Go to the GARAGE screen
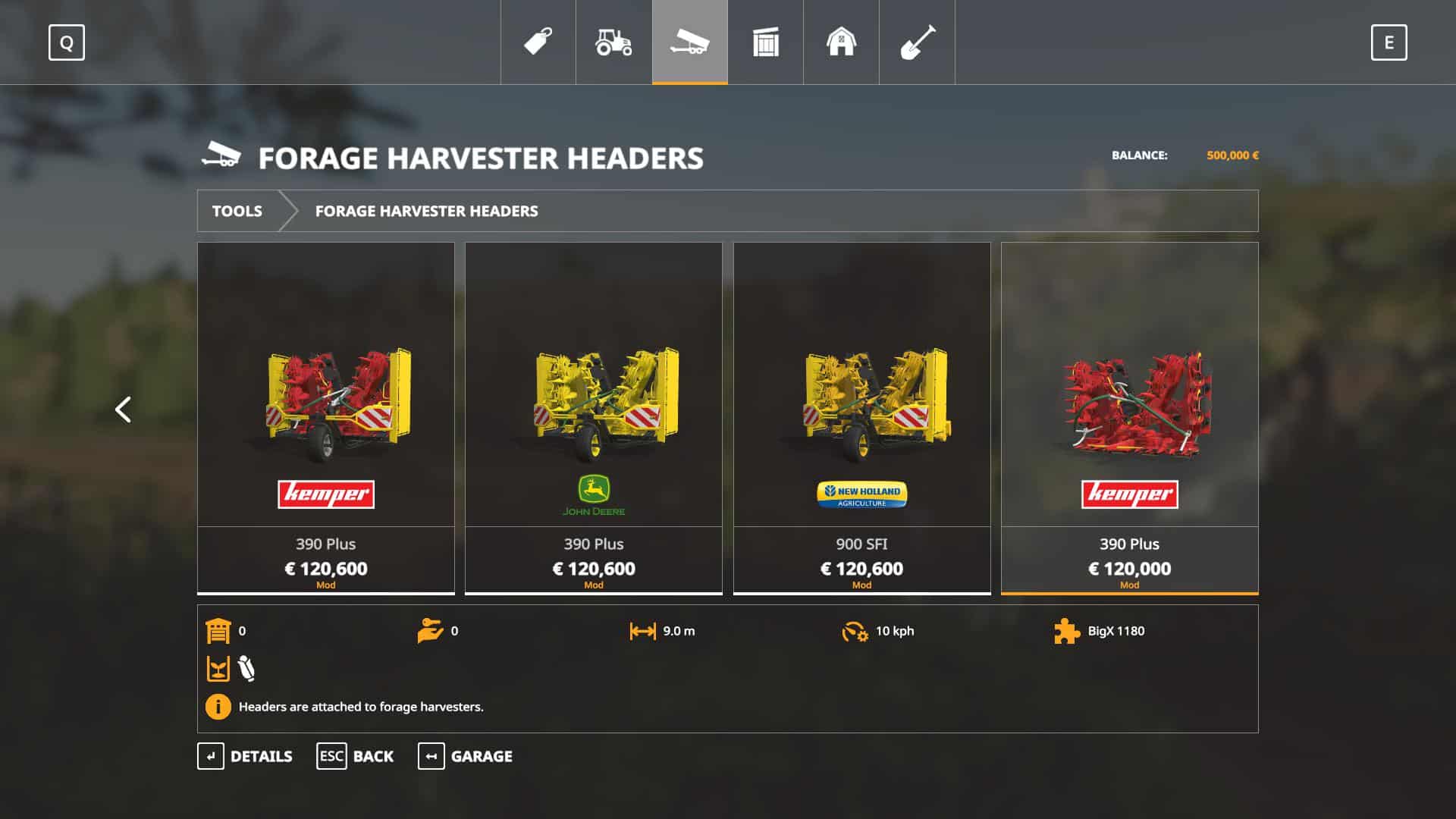 tap(482, 756)
